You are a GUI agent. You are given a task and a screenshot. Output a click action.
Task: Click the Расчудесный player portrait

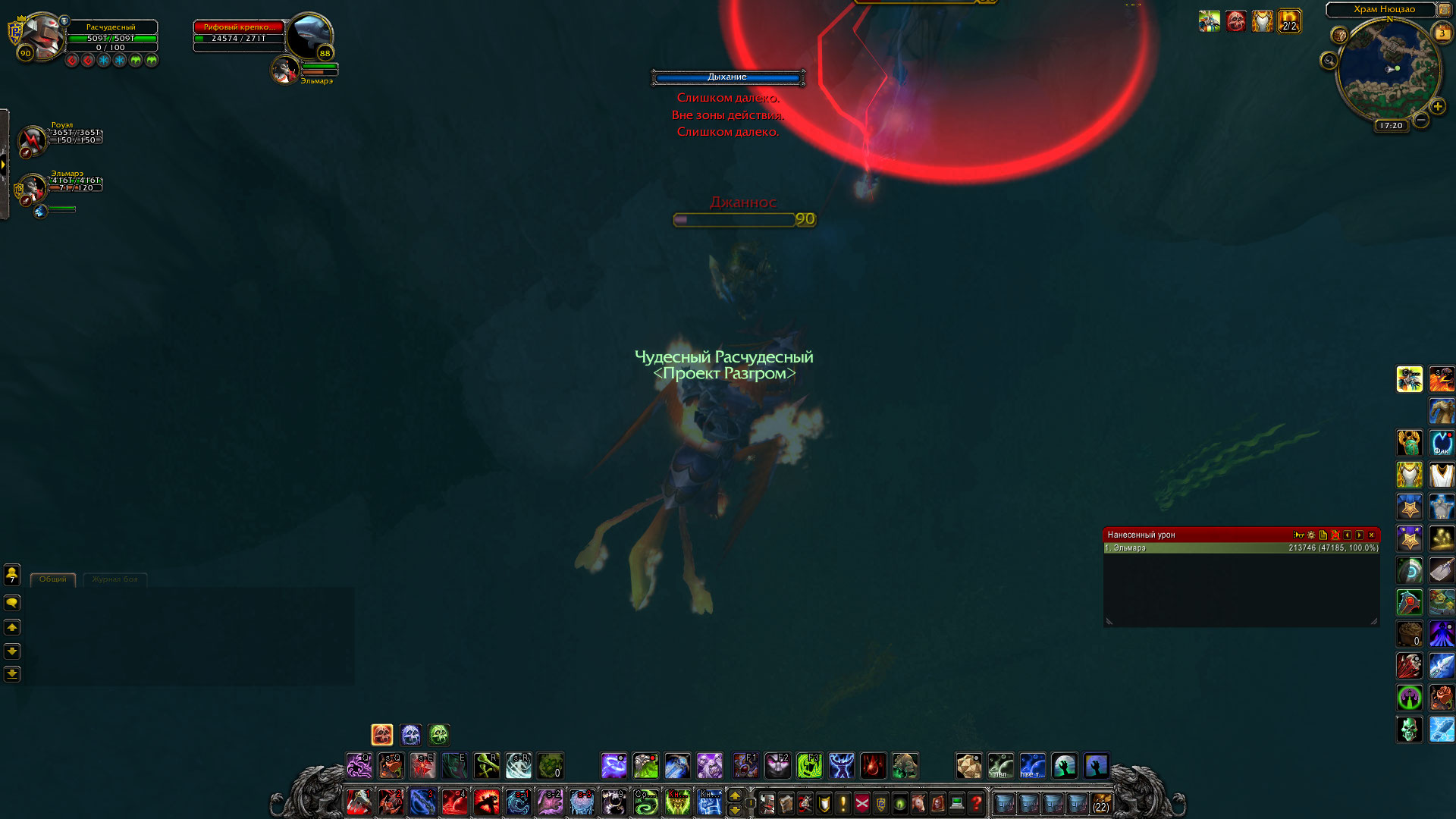(x=41, y=34)
